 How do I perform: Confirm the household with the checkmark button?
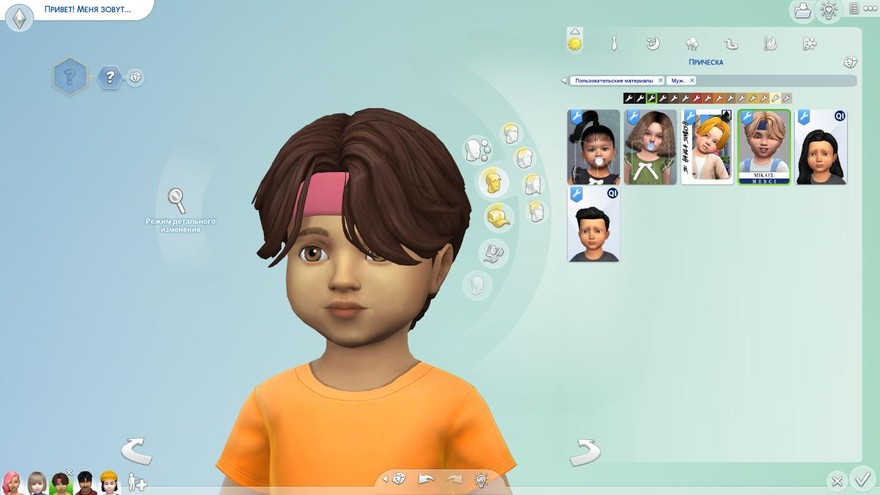(x=862, y=480)
